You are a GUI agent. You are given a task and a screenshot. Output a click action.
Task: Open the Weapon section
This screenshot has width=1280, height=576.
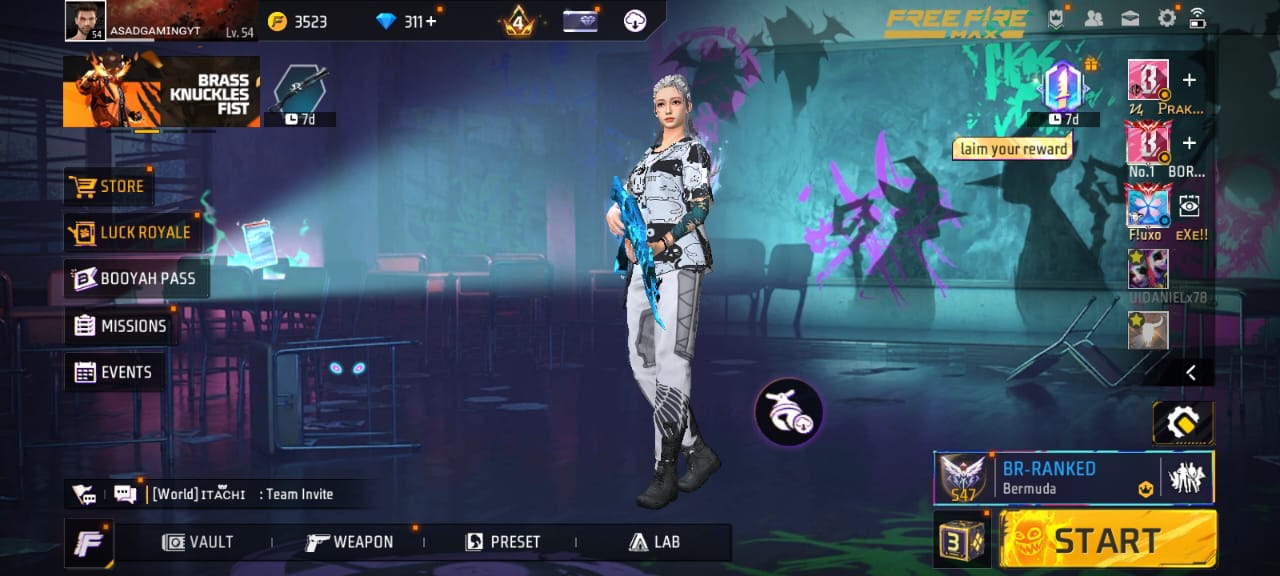(x=349, y=542)
